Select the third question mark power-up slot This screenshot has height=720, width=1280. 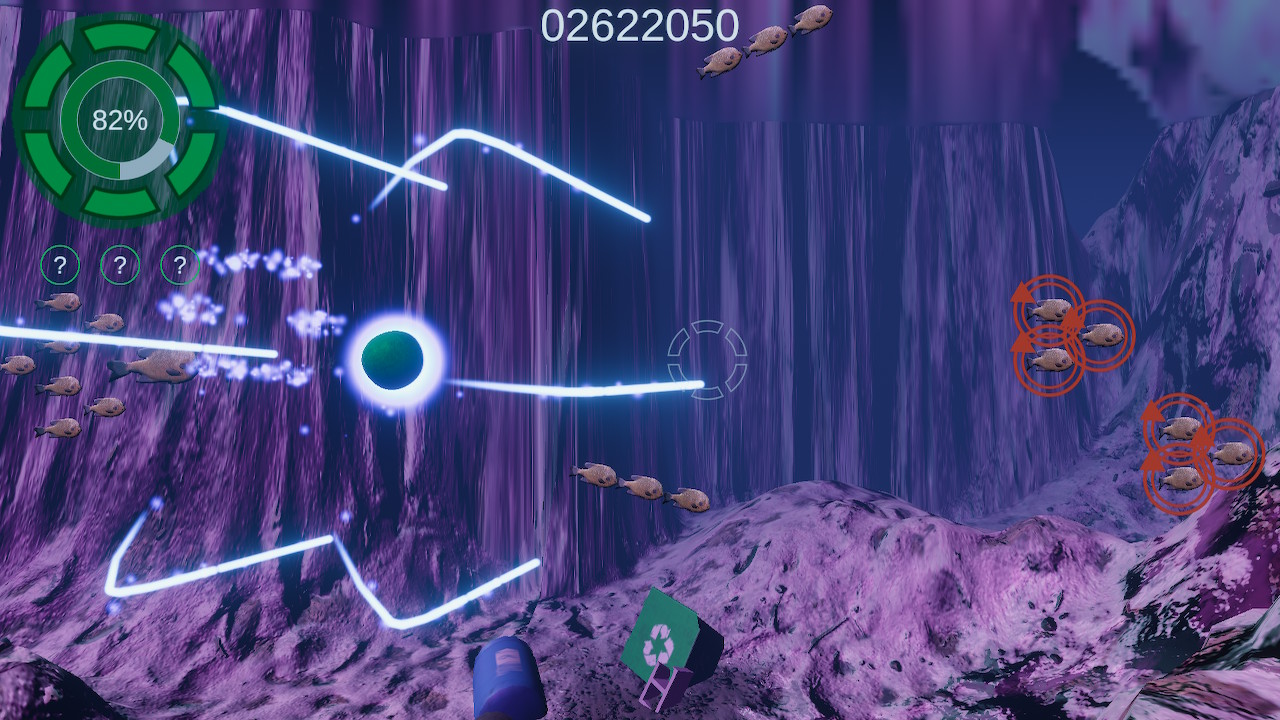[177, 265]
